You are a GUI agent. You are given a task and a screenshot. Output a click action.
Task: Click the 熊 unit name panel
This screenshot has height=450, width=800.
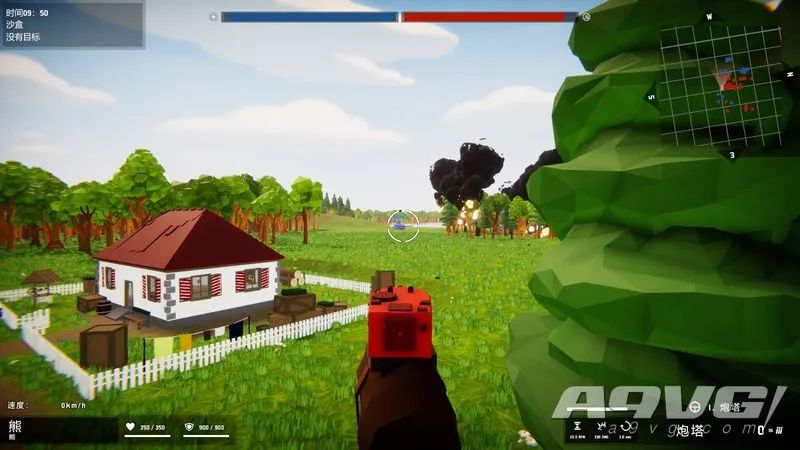click(58, 429)
